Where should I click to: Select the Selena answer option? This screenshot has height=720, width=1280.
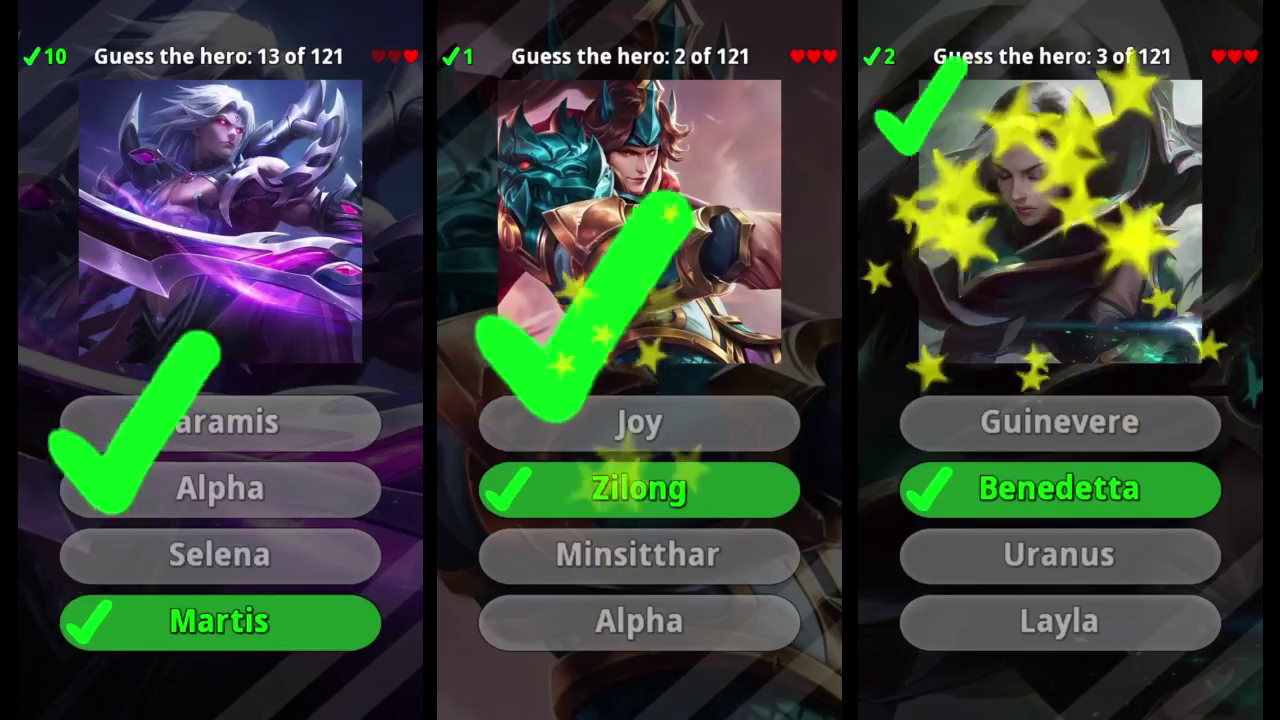point(220,556)
